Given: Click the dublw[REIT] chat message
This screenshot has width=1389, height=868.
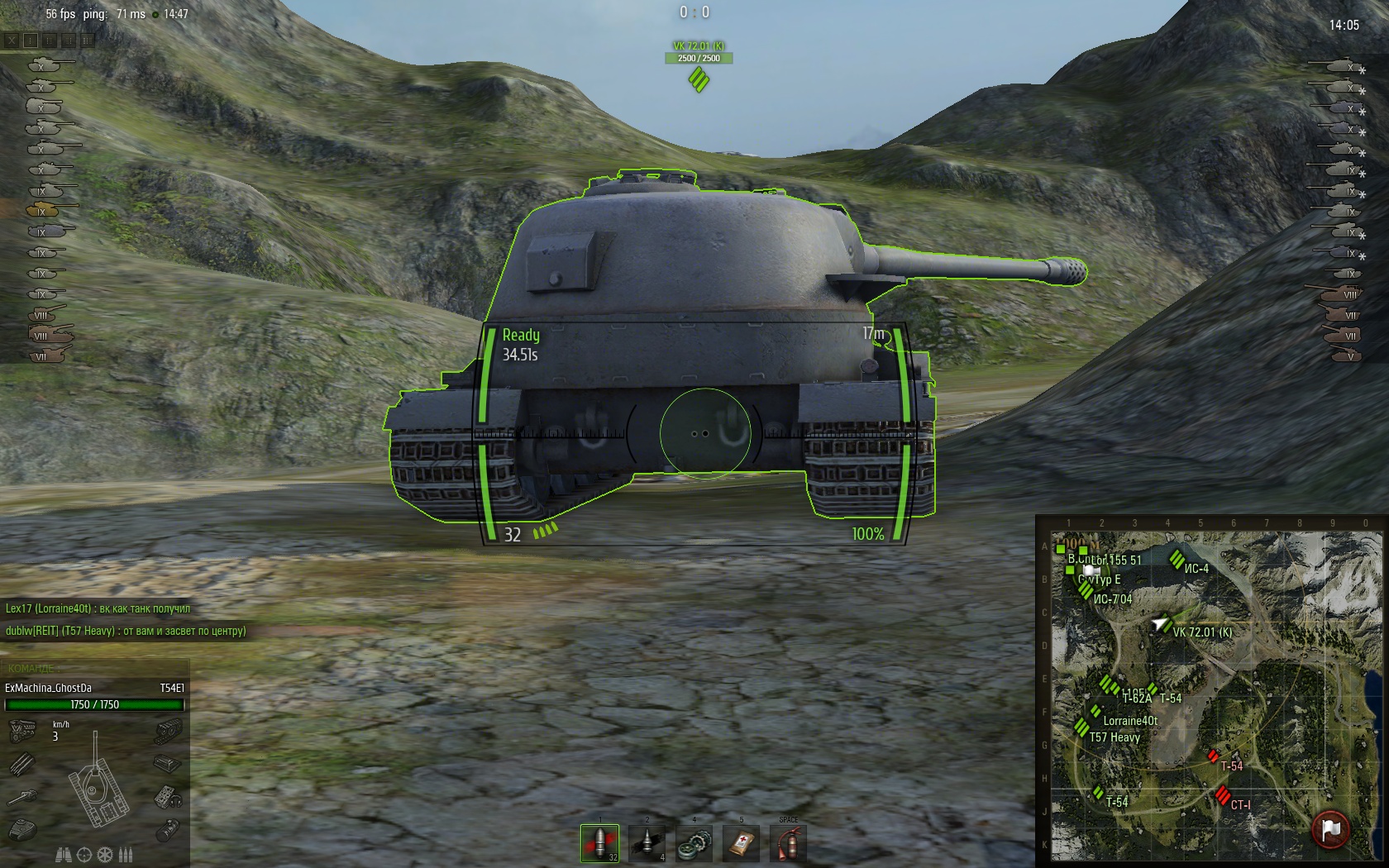Looking at the screenshot, I should 126,631.
